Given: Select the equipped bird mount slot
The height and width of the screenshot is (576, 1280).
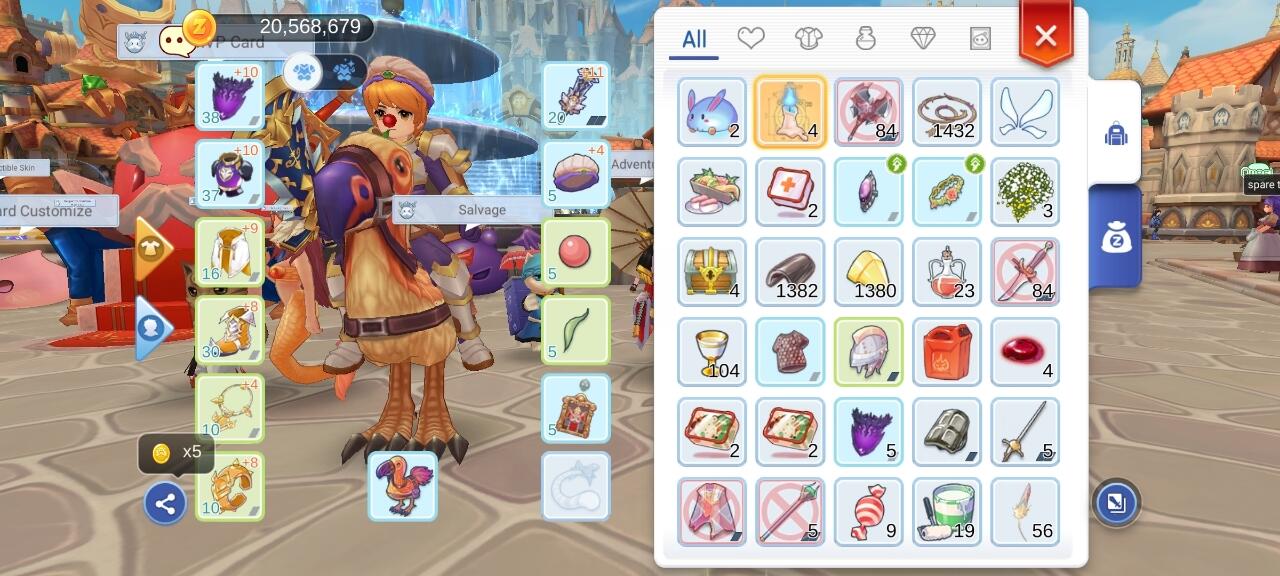Looking at the screenshot, I should coord(402,486).
